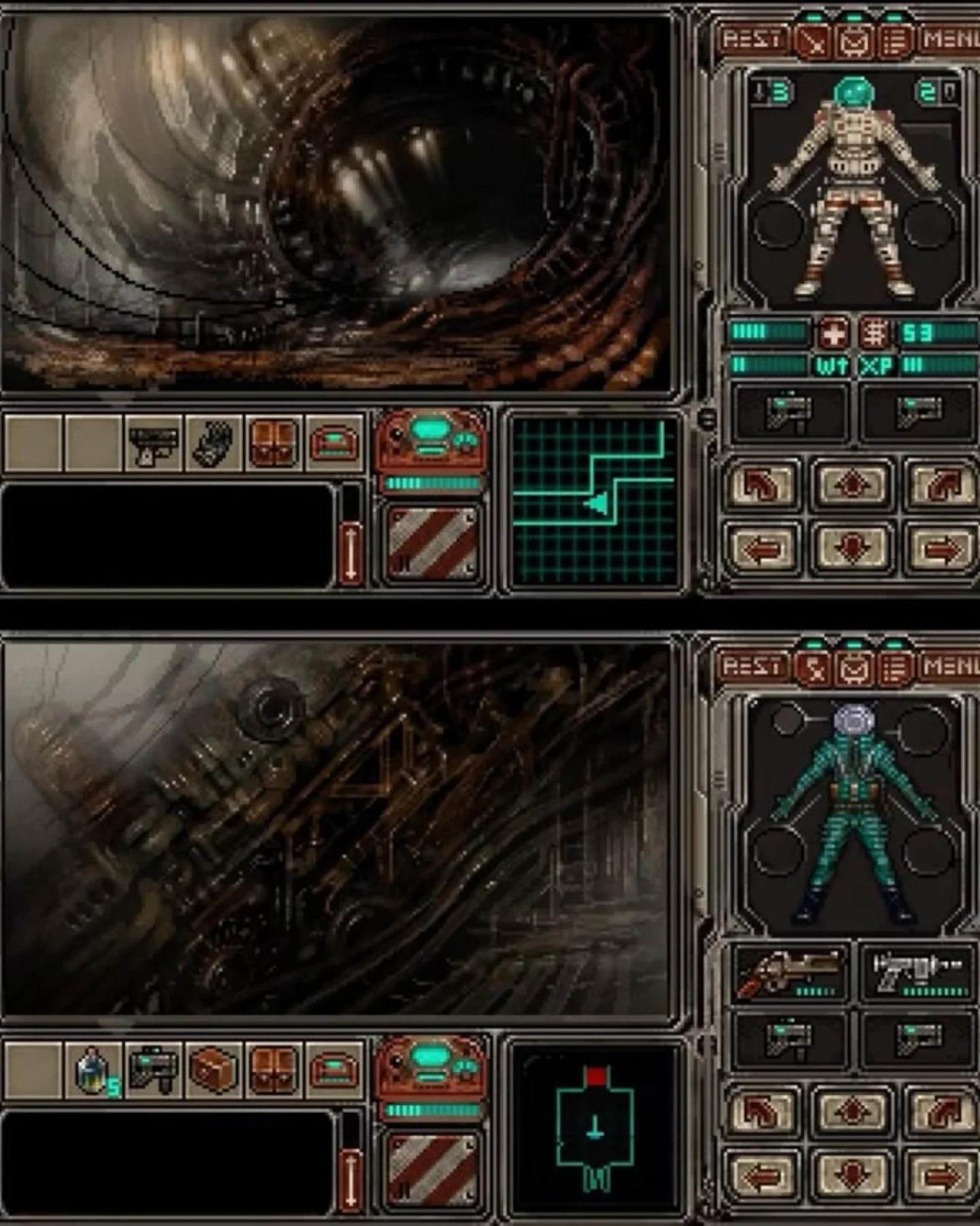Select the brown crate inventory slot

pyautogui.click(x=214, y=1069)
